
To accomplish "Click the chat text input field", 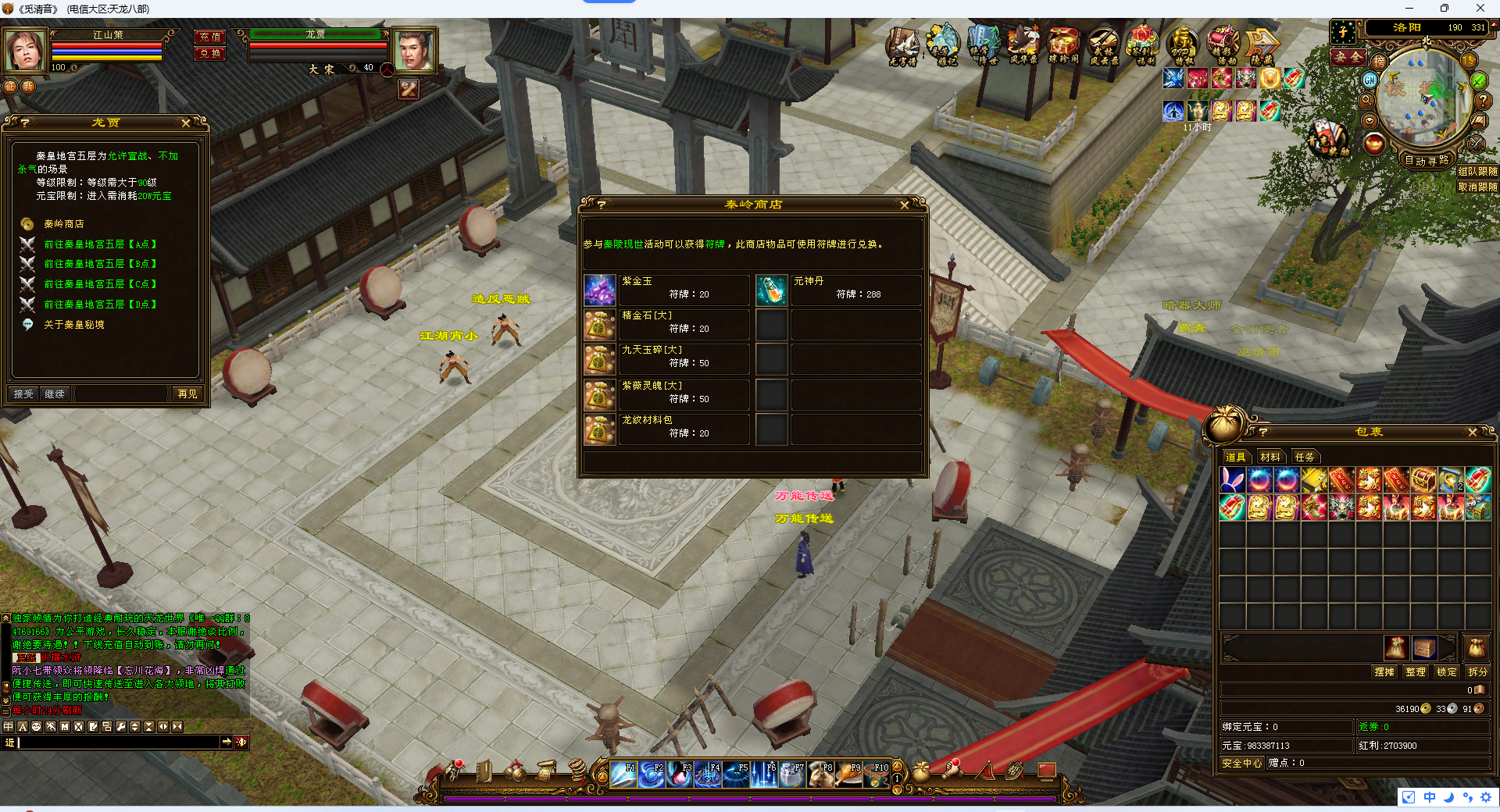I will click(117, 743).
